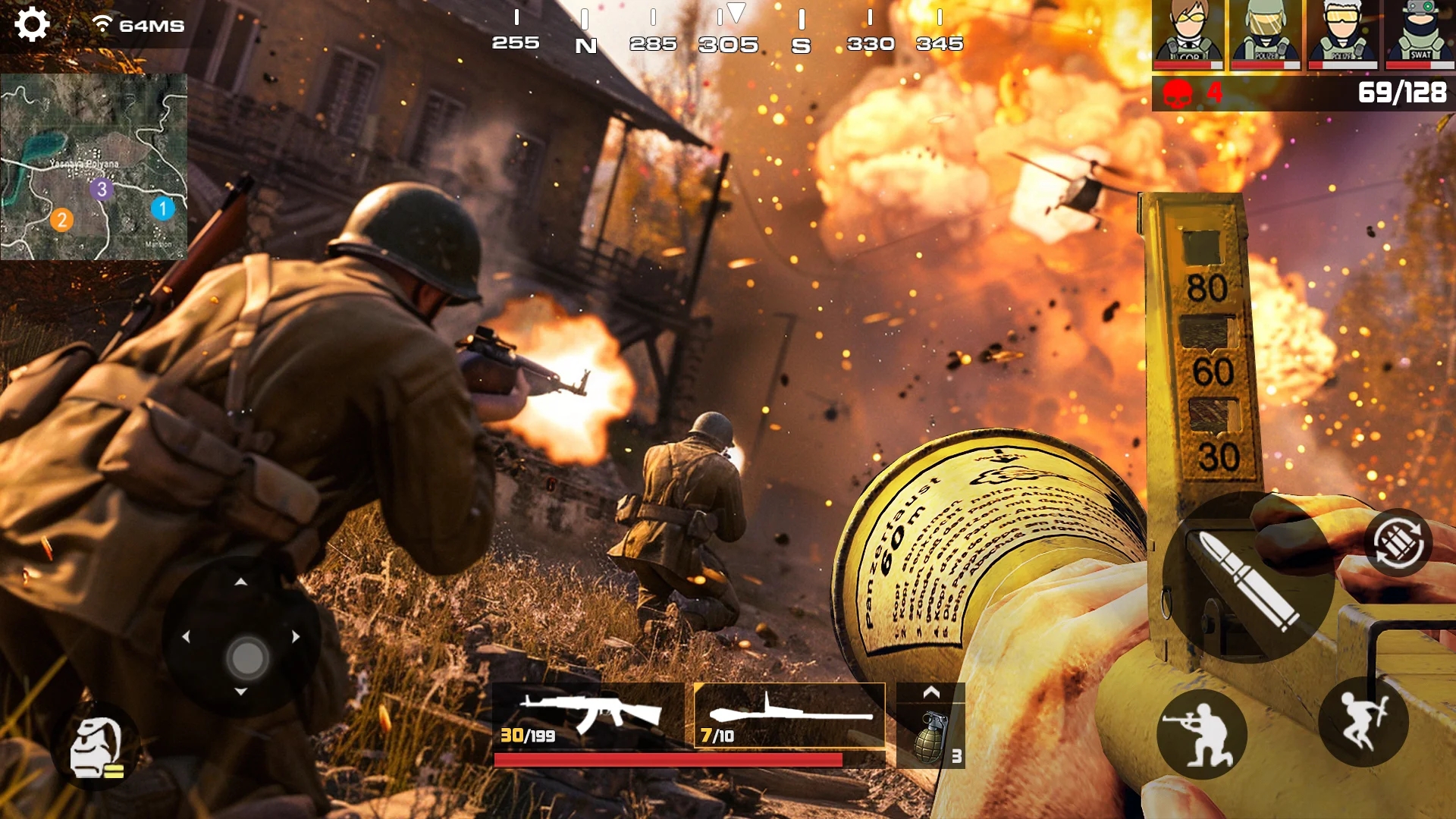
Task: Toggle the crouch stance button
Action: (1201, 733)
